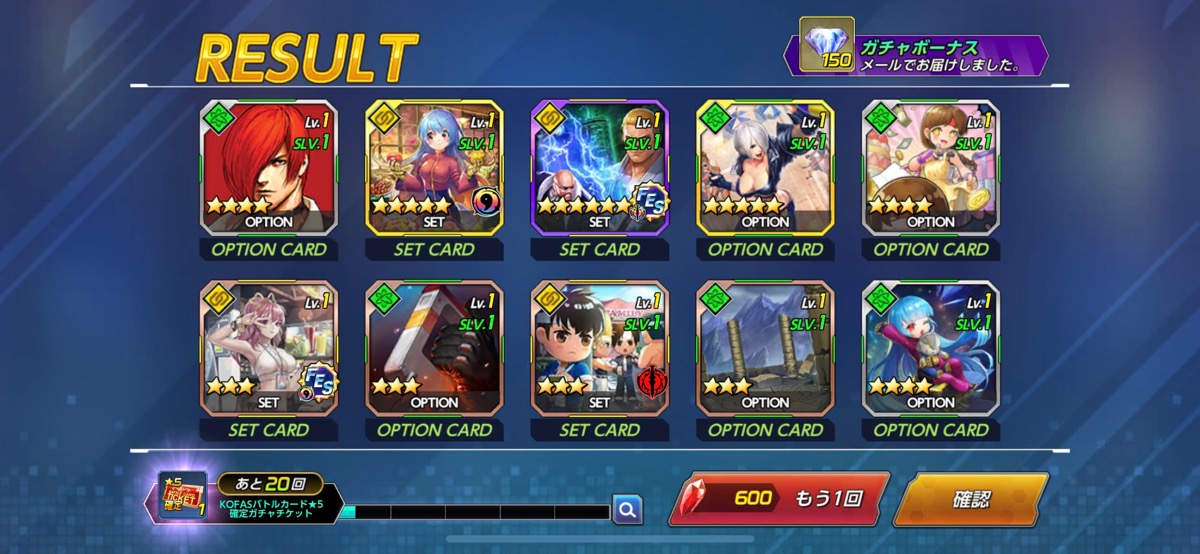View the blue-haired girl five-star set card
Viewport: 1200px width, 554px height.
[434, 168]
